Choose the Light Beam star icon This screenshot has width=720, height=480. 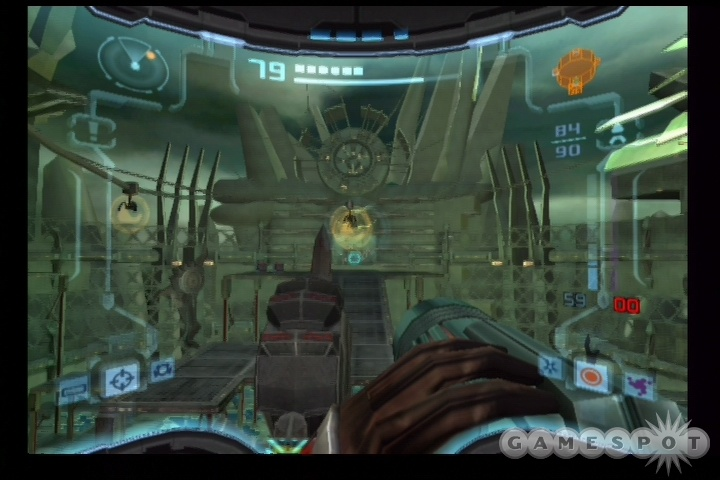tap(549, 366)
